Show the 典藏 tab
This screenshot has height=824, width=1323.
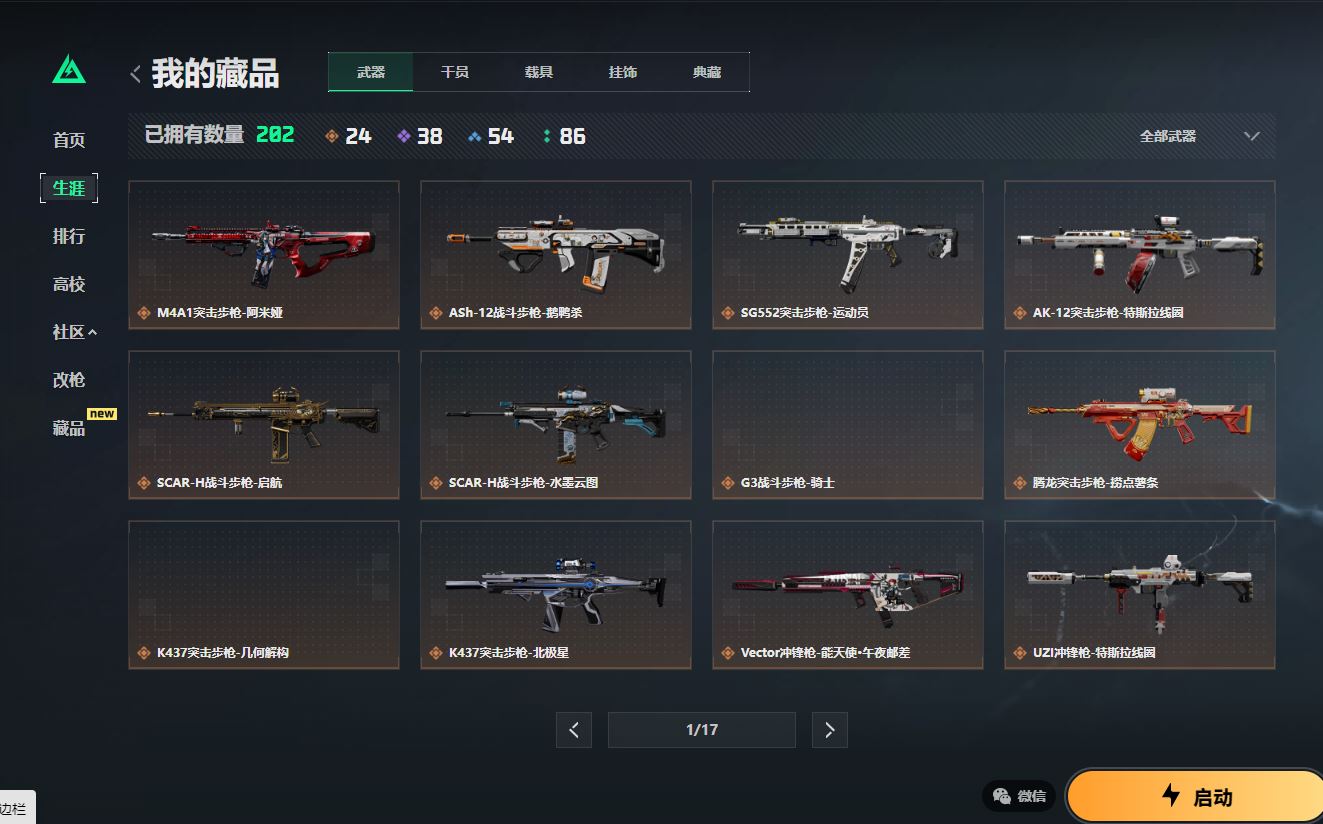click(707, 72)
